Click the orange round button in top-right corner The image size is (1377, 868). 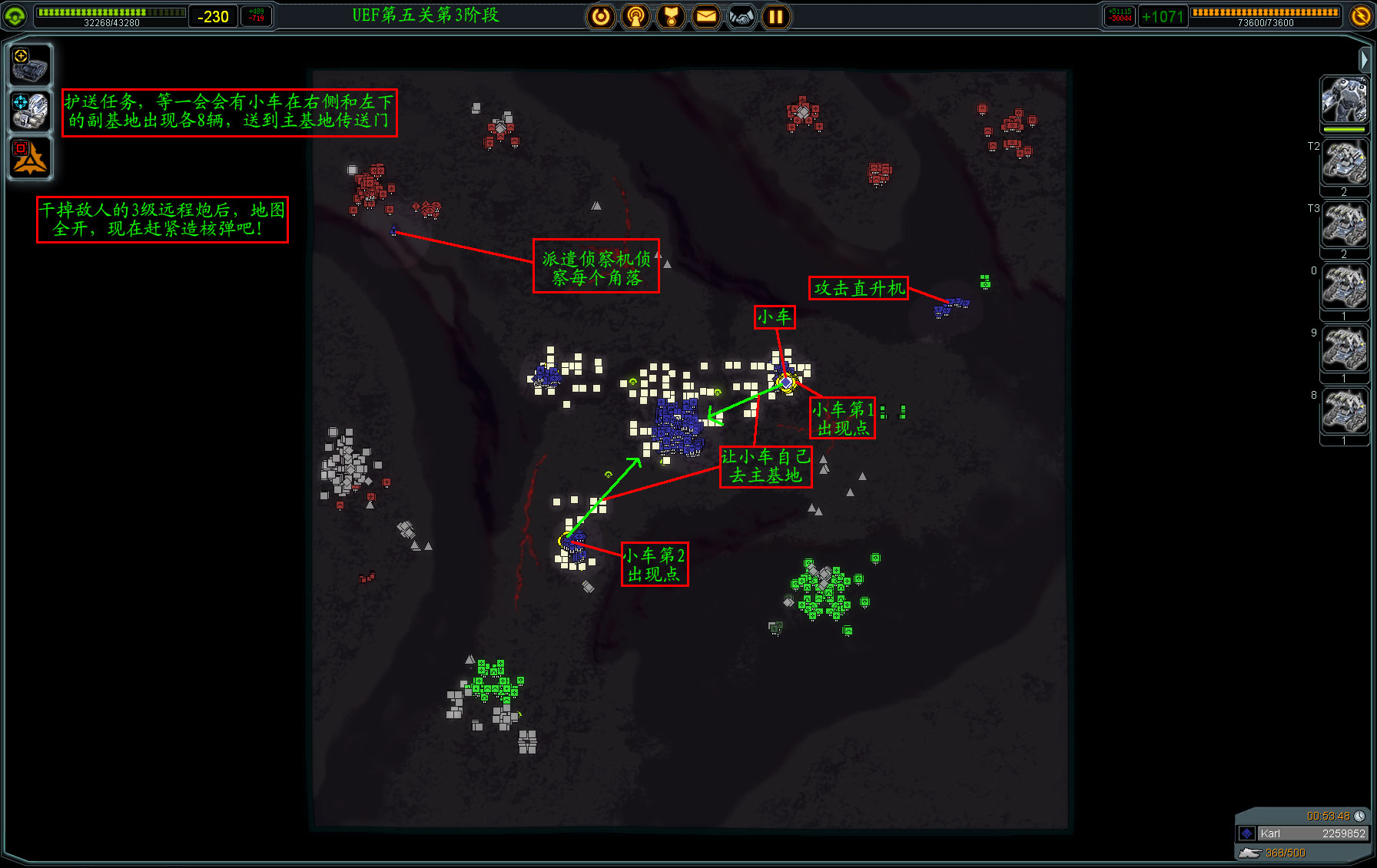tap(1361, 15)
